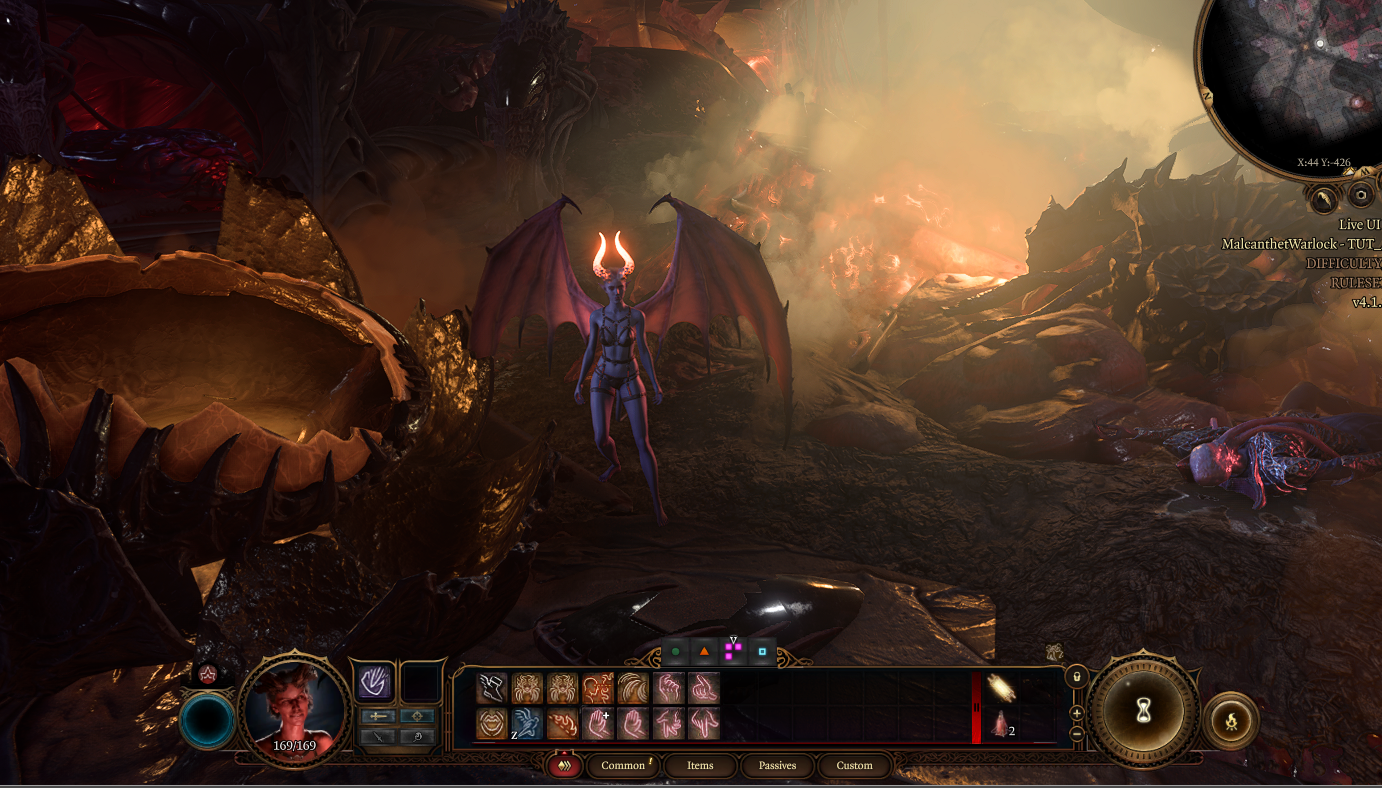Remove a hotbar row with the minus button
The height and width of the screenshot is (788, 1382).
coord(1077,733)
